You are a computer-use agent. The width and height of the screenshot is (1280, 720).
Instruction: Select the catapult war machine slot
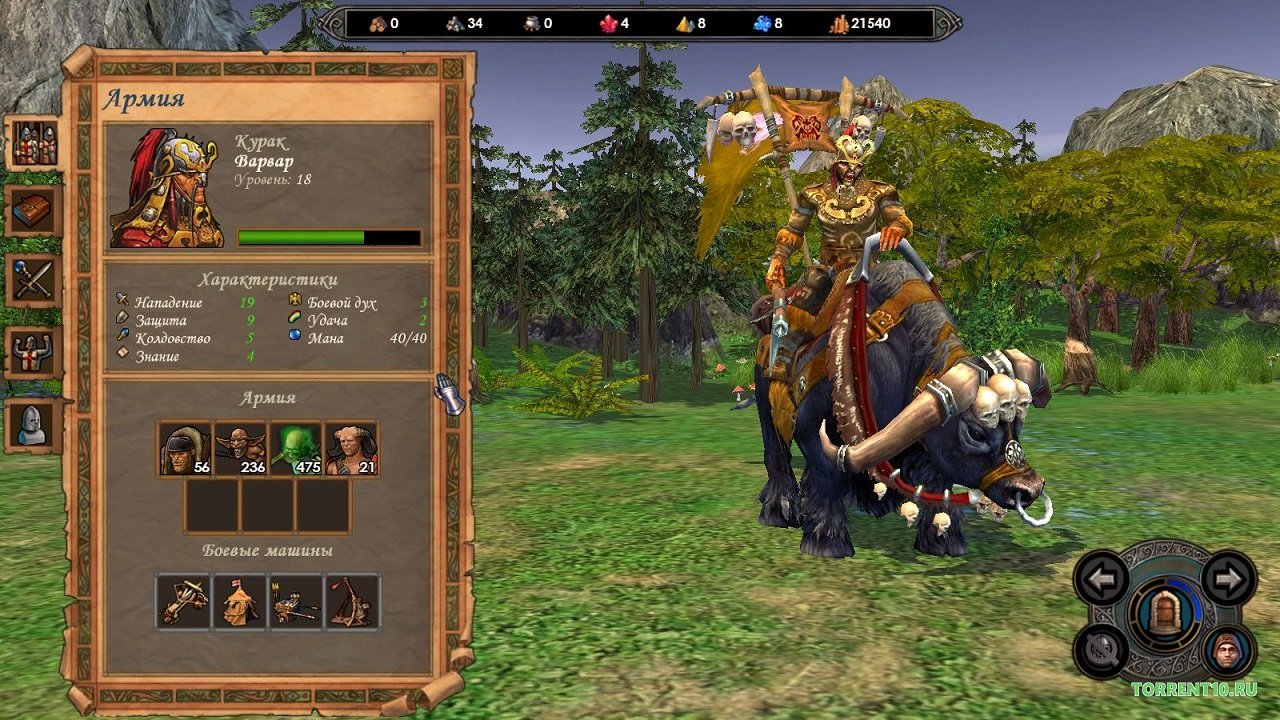[352, 602]
